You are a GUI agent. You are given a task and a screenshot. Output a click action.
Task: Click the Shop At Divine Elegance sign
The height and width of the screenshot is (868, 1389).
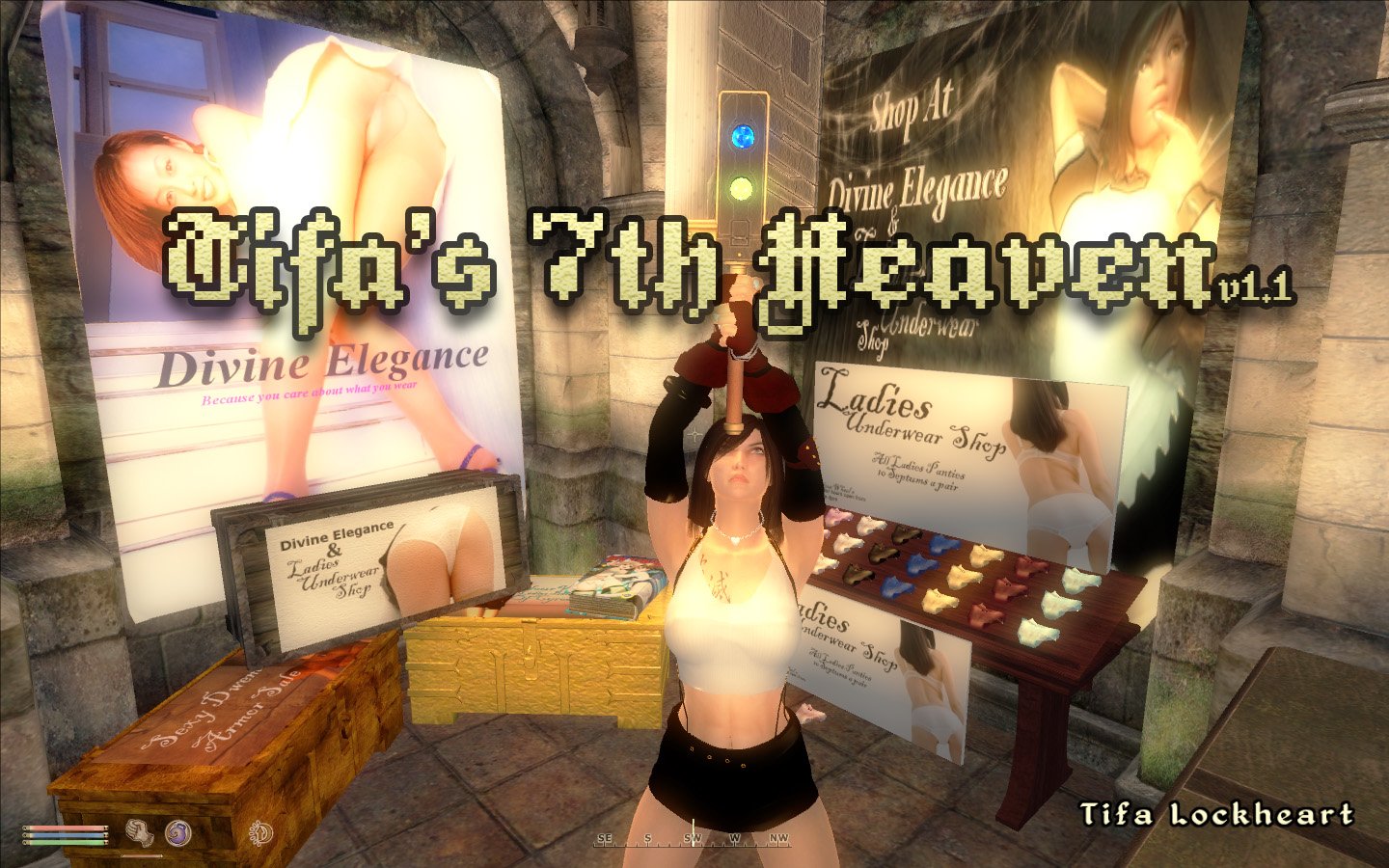(x=914, y=145)
